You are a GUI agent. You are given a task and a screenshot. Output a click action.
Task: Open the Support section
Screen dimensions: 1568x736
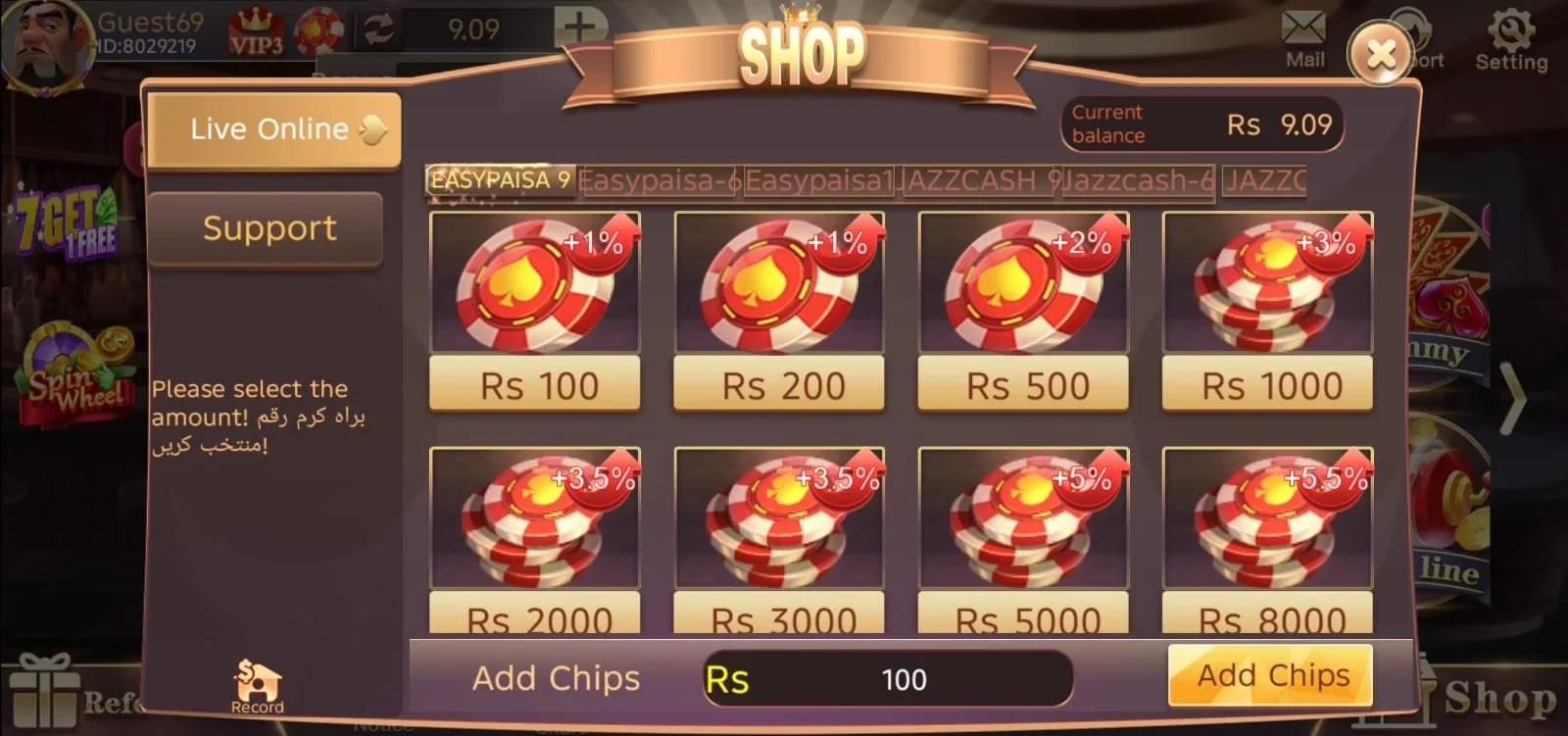click(x=266, y=228)
